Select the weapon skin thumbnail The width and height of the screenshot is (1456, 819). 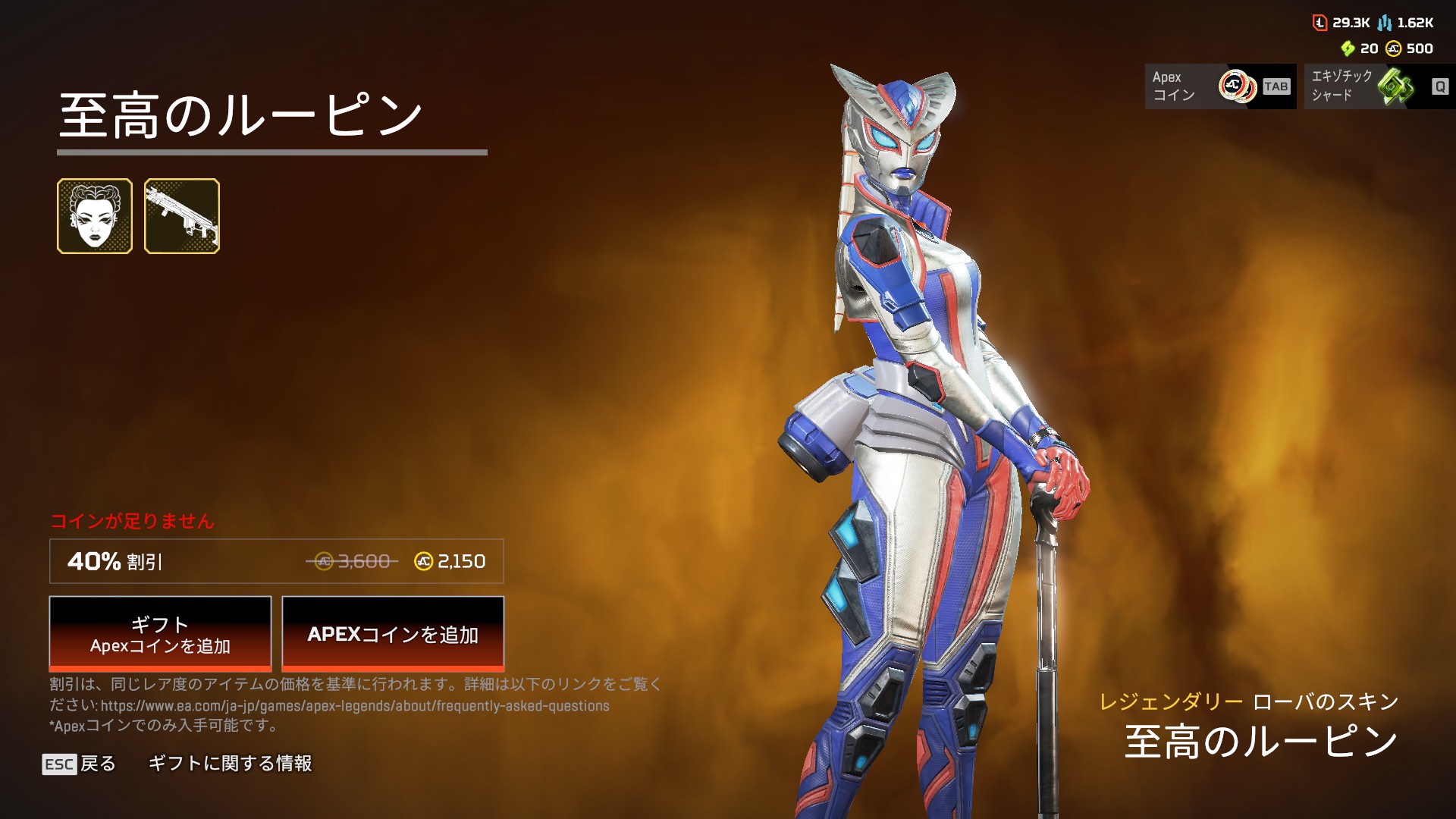[x=182, y=216]
